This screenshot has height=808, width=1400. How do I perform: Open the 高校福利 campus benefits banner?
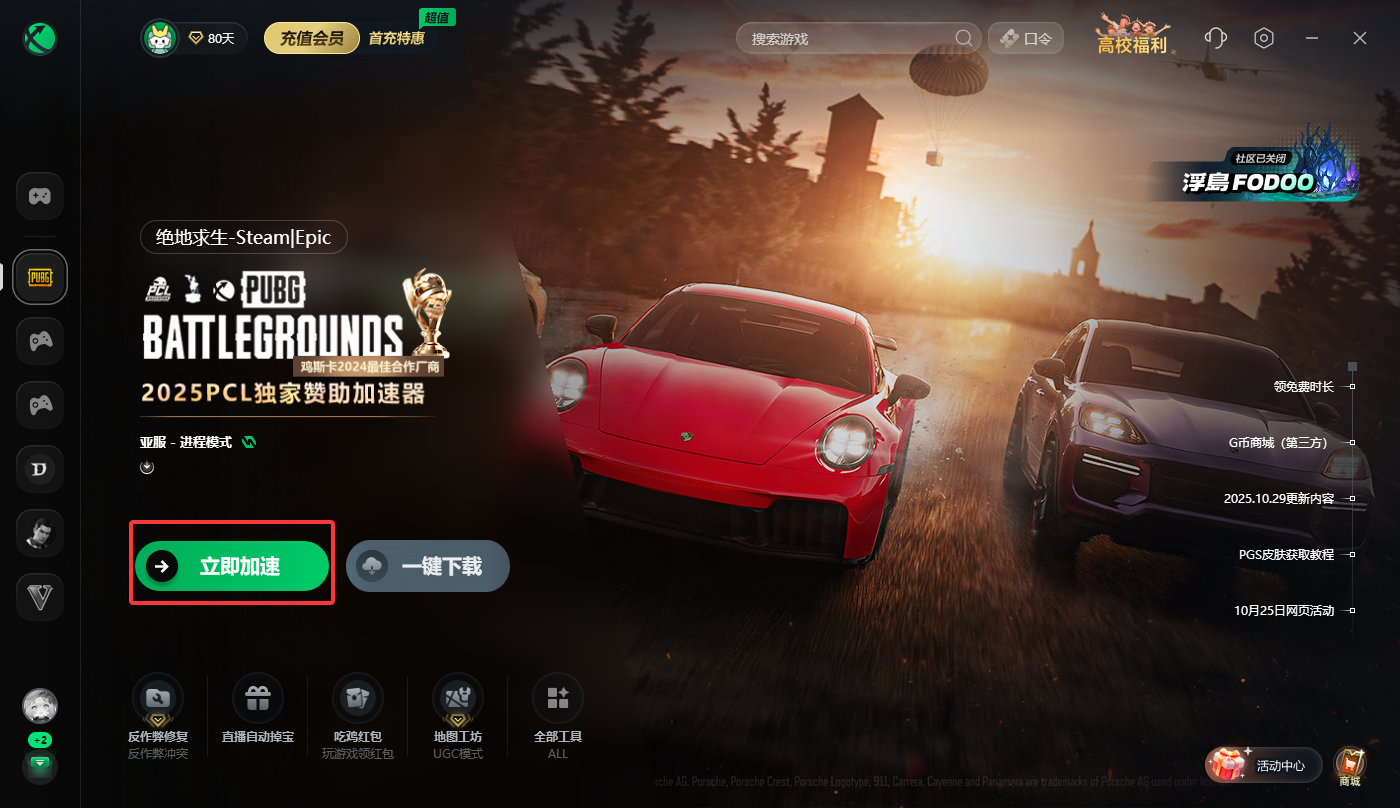click(x=1132, y=36)
